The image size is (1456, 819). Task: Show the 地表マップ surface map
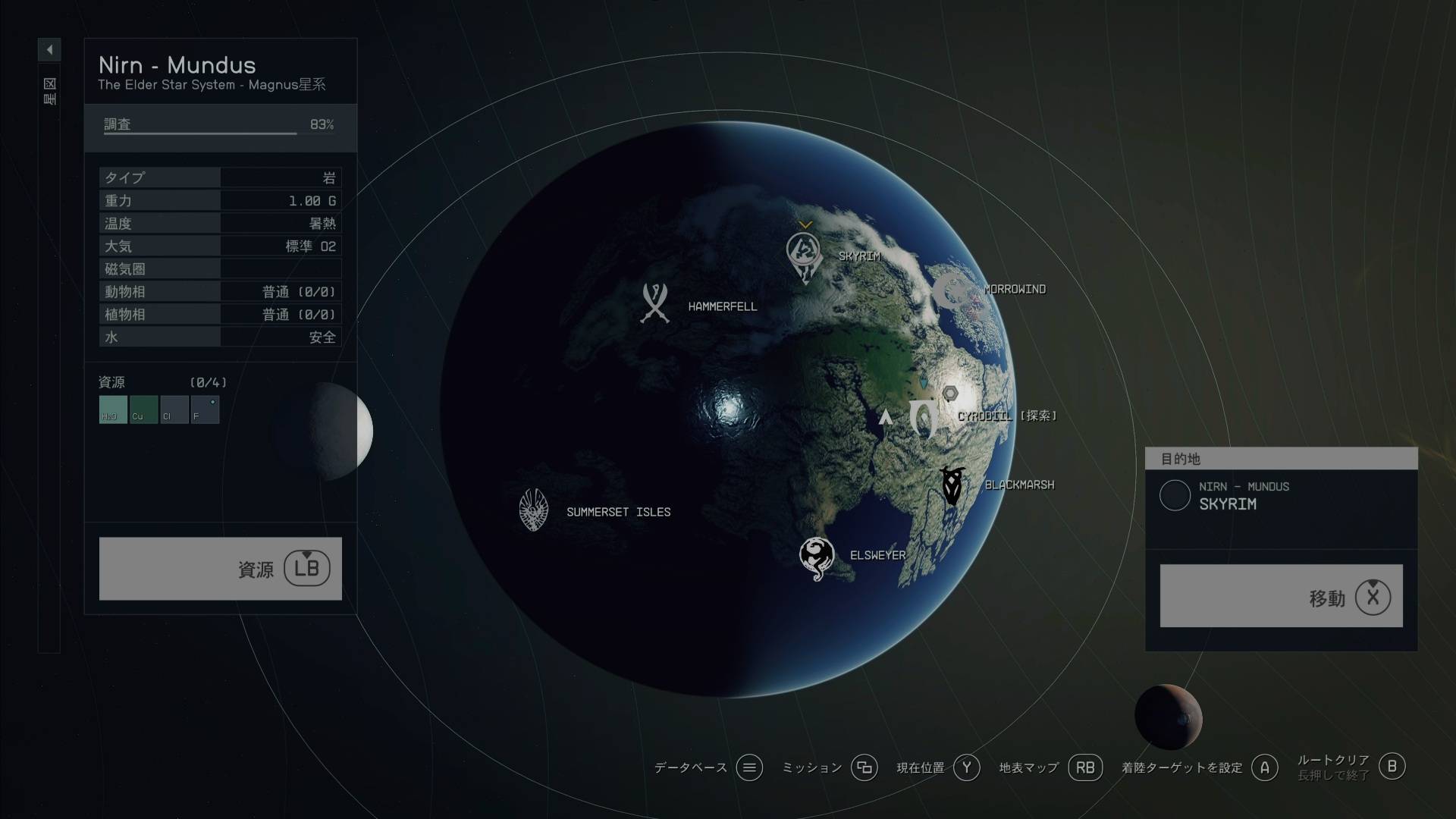point(1085,768)
